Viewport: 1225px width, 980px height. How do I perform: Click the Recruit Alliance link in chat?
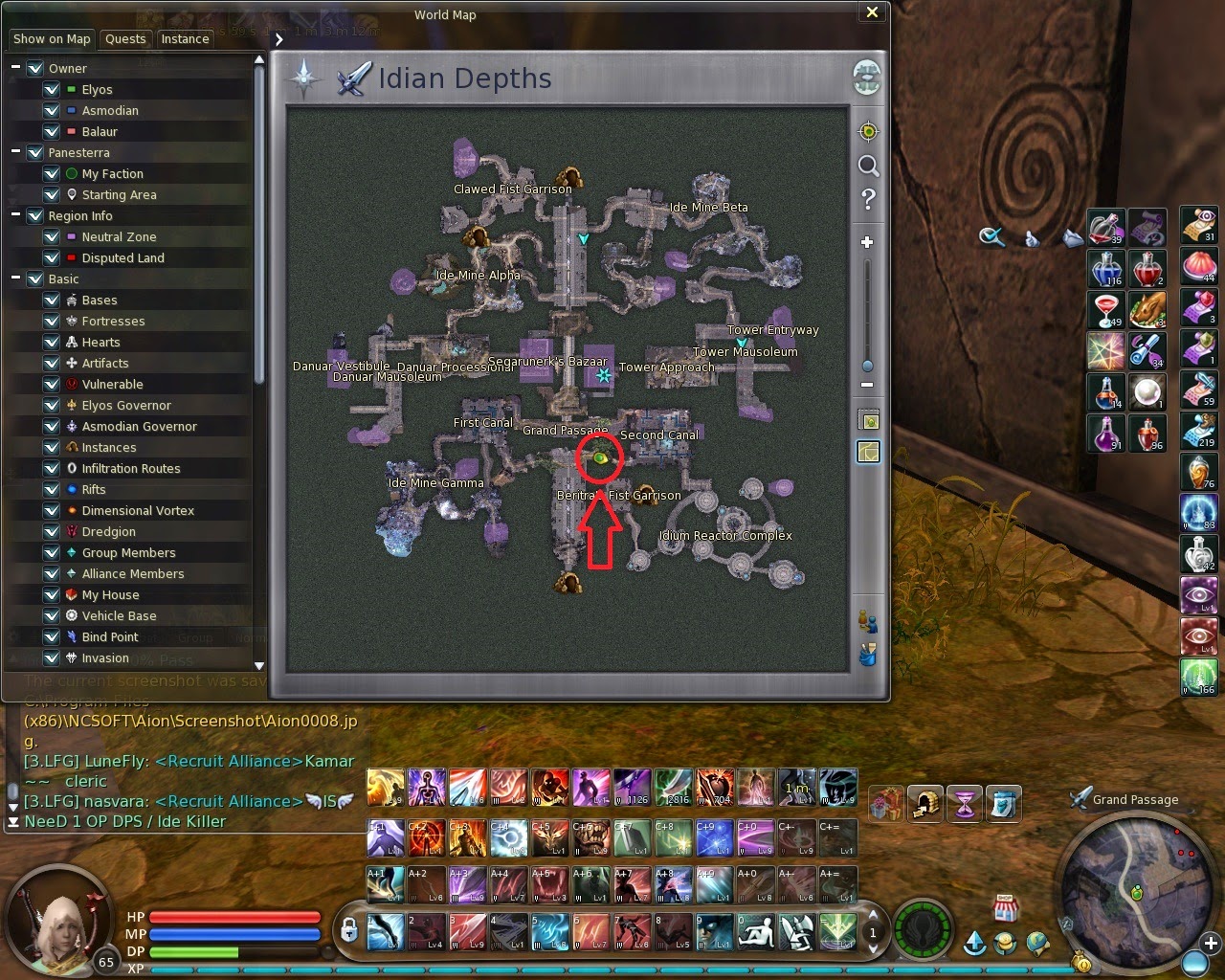coord(228,762)
